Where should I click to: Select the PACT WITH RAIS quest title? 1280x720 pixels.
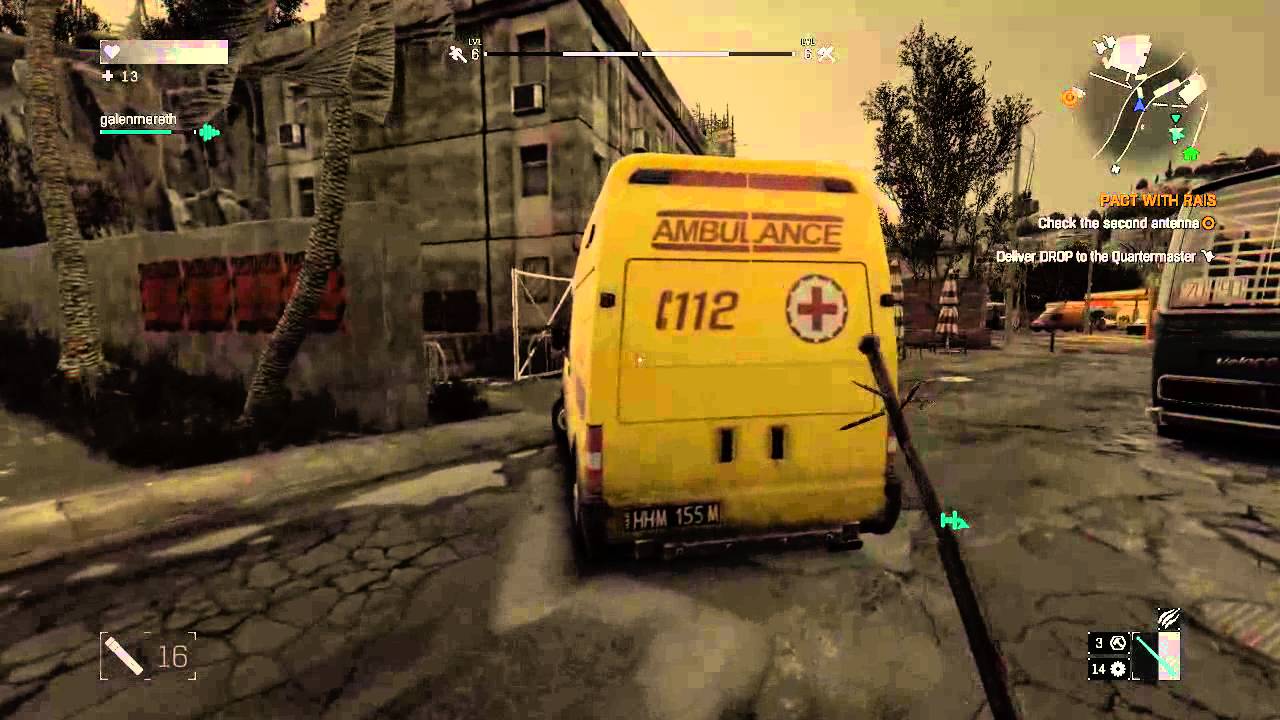pos(1158,199)
